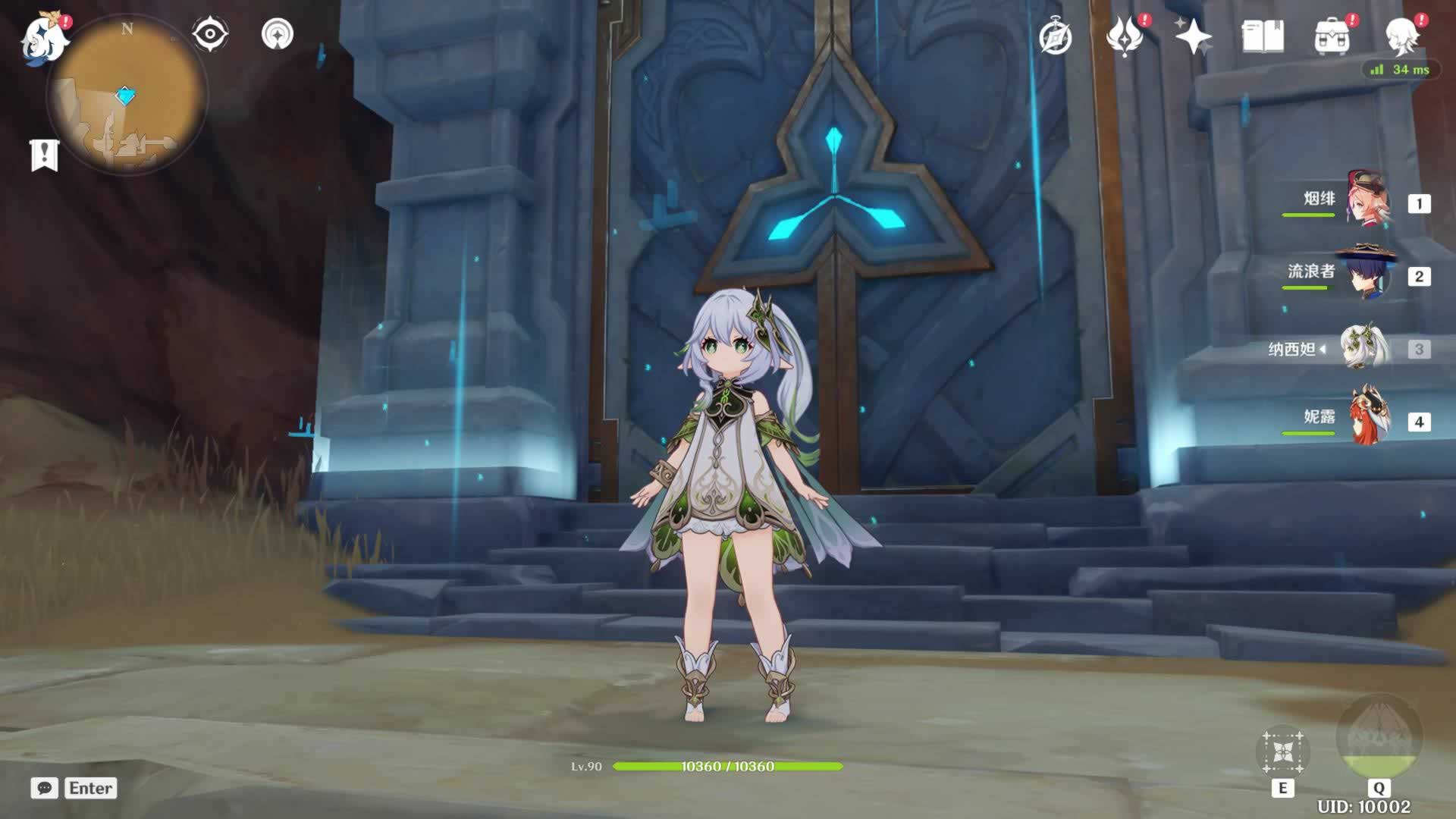Open the quest tracker exclamation bookmark
1456x819 pixels.
tap(44, 155)
